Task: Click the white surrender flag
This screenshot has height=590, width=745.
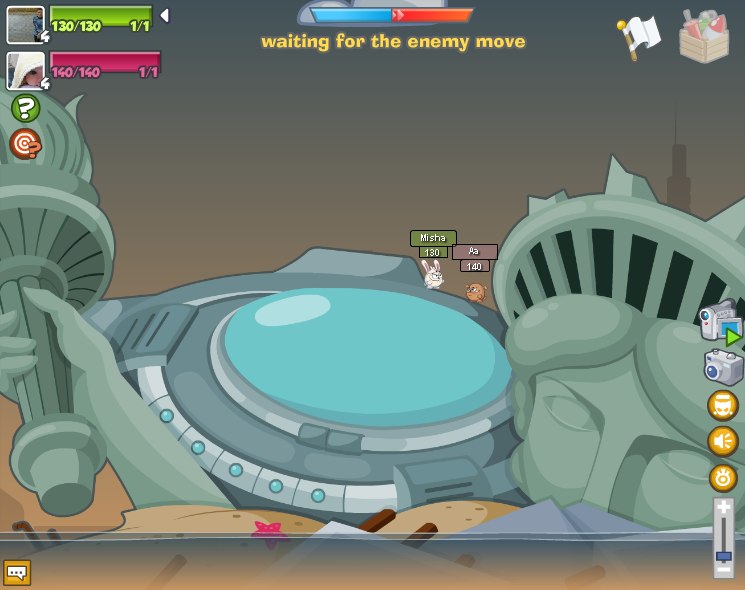Action: click(639, 36)
